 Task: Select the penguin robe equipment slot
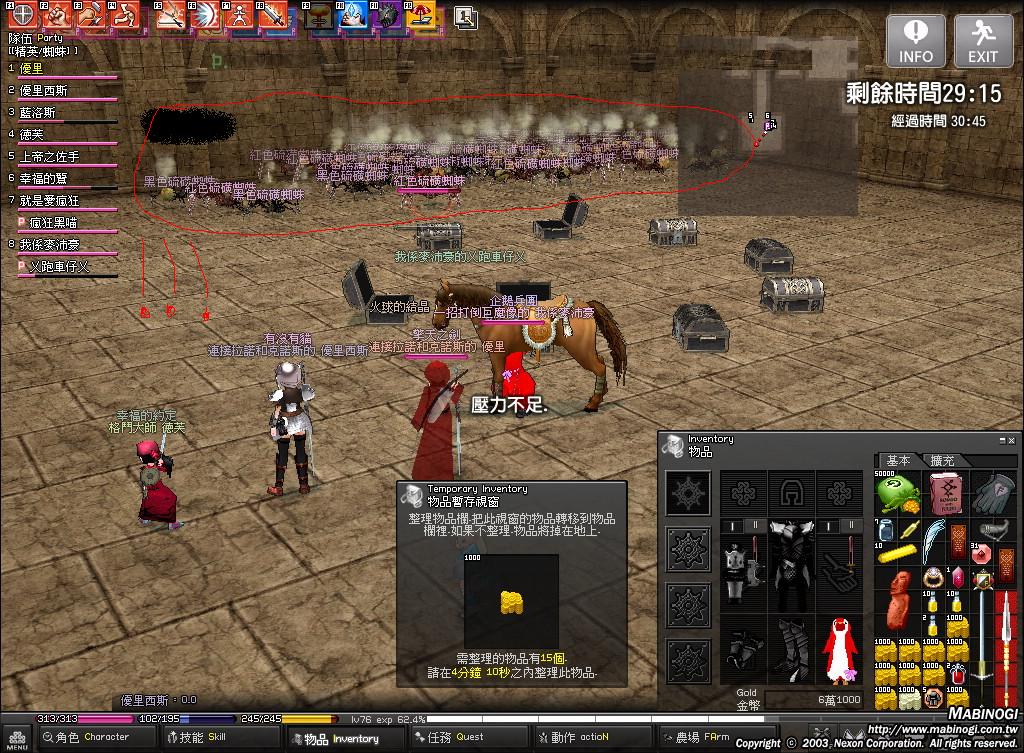click(x=840, y=650)
